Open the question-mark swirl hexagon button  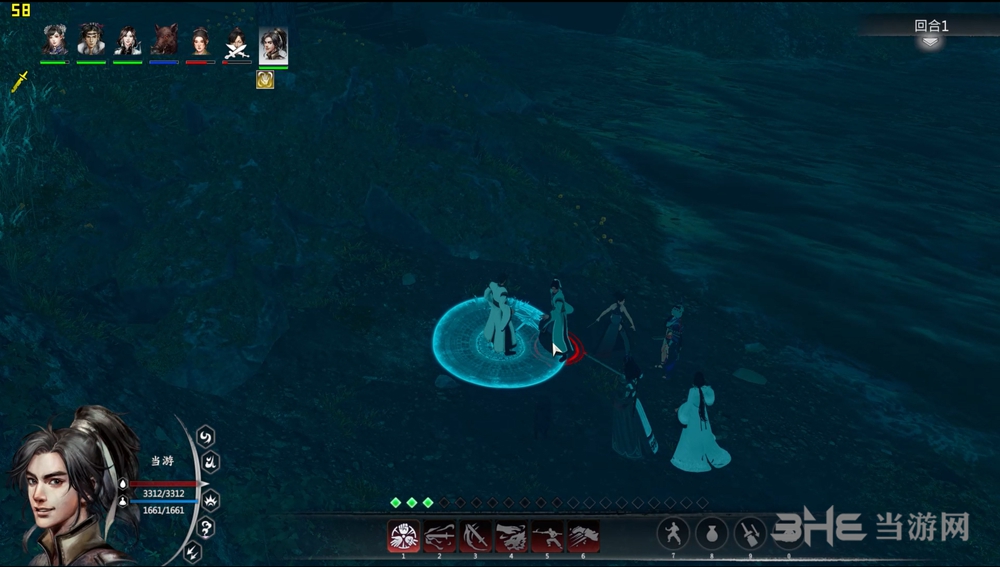pyautogui.click(x=206, y=528)
